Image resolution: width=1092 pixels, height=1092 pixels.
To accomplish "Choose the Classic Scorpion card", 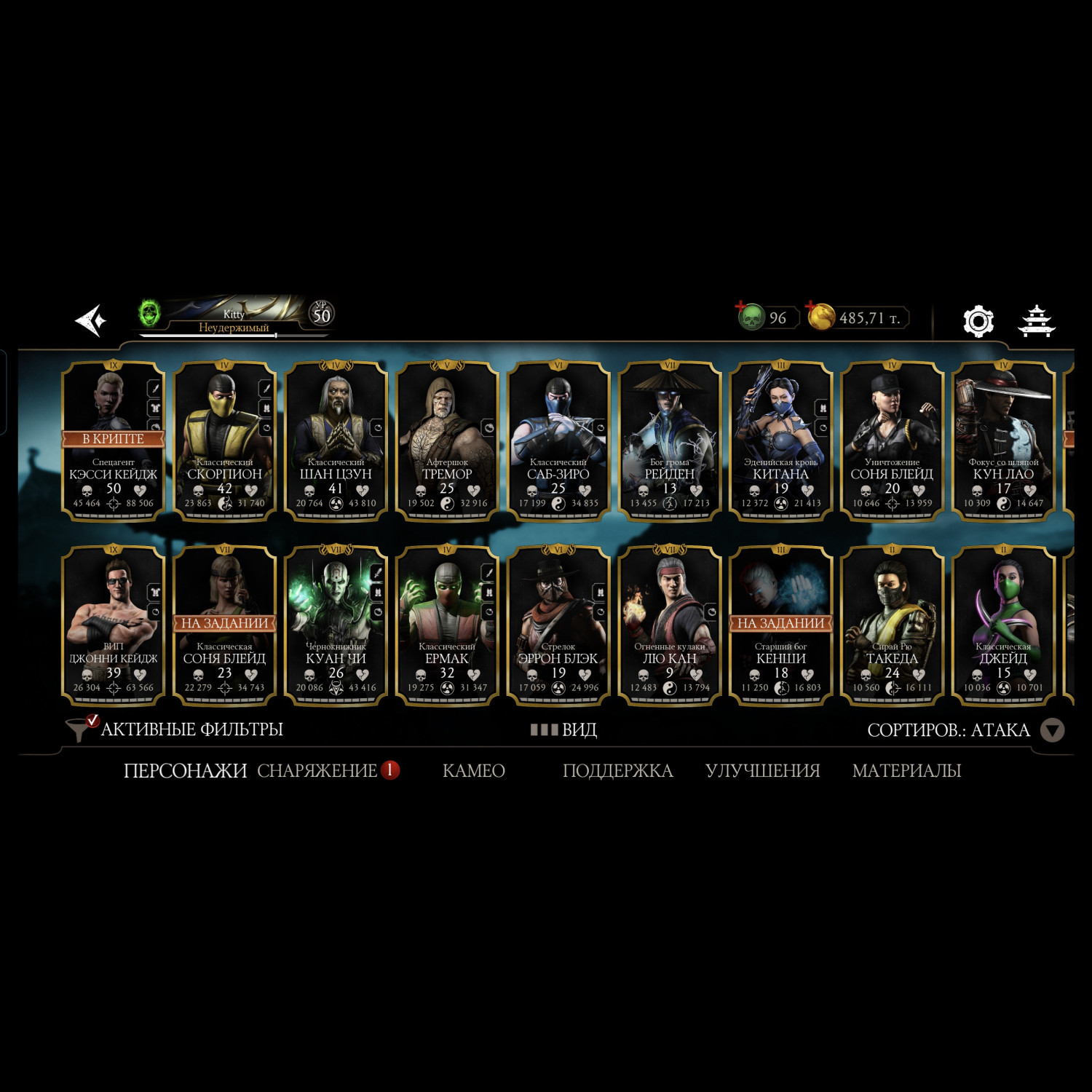I will [x=224, y=440].
